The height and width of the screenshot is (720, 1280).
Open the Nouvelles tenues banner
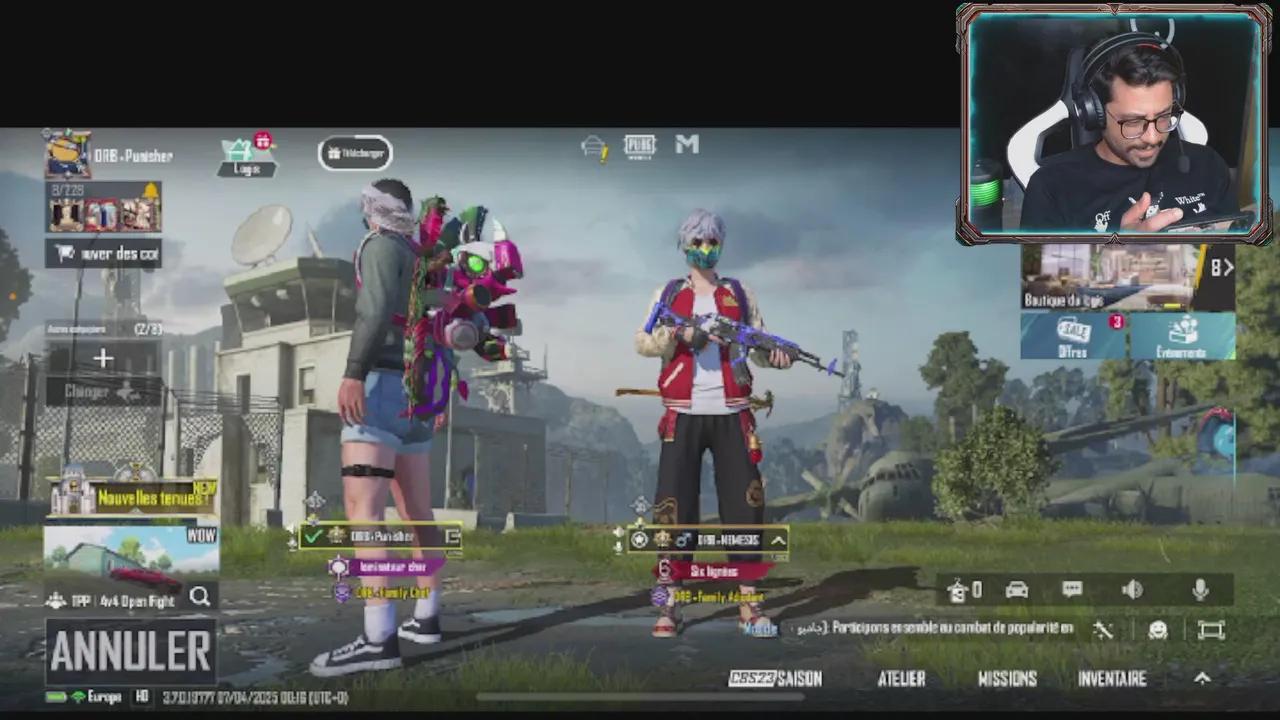135,496
